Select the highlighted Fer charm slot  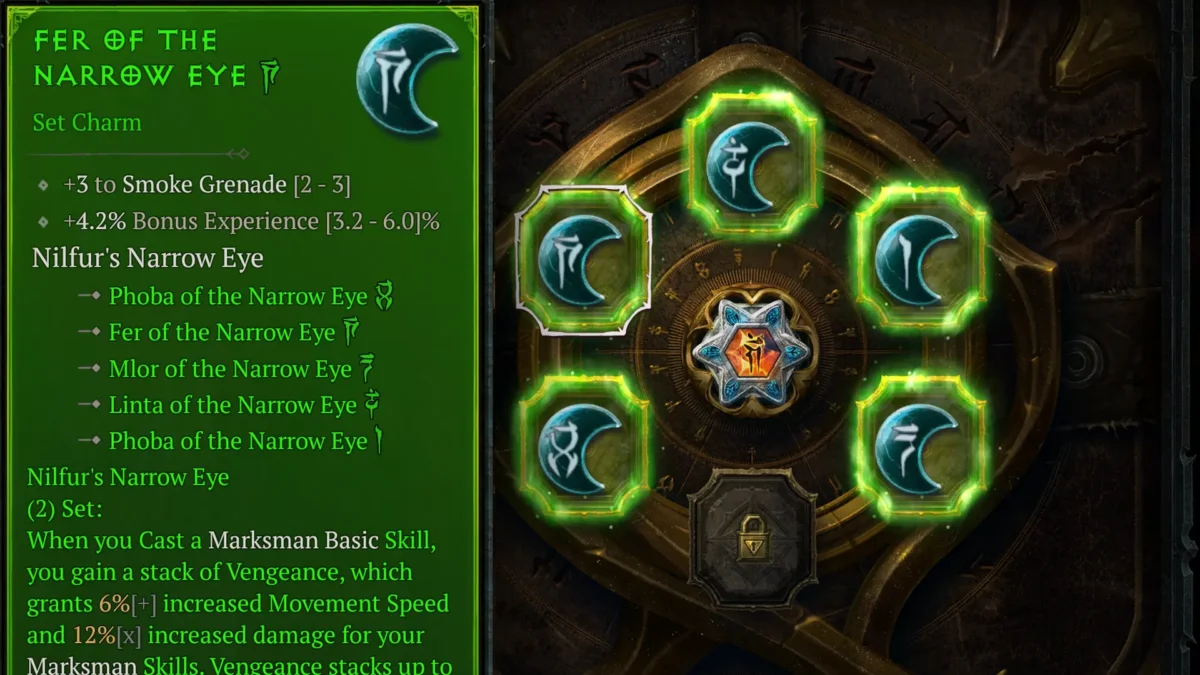coord(583,260)
